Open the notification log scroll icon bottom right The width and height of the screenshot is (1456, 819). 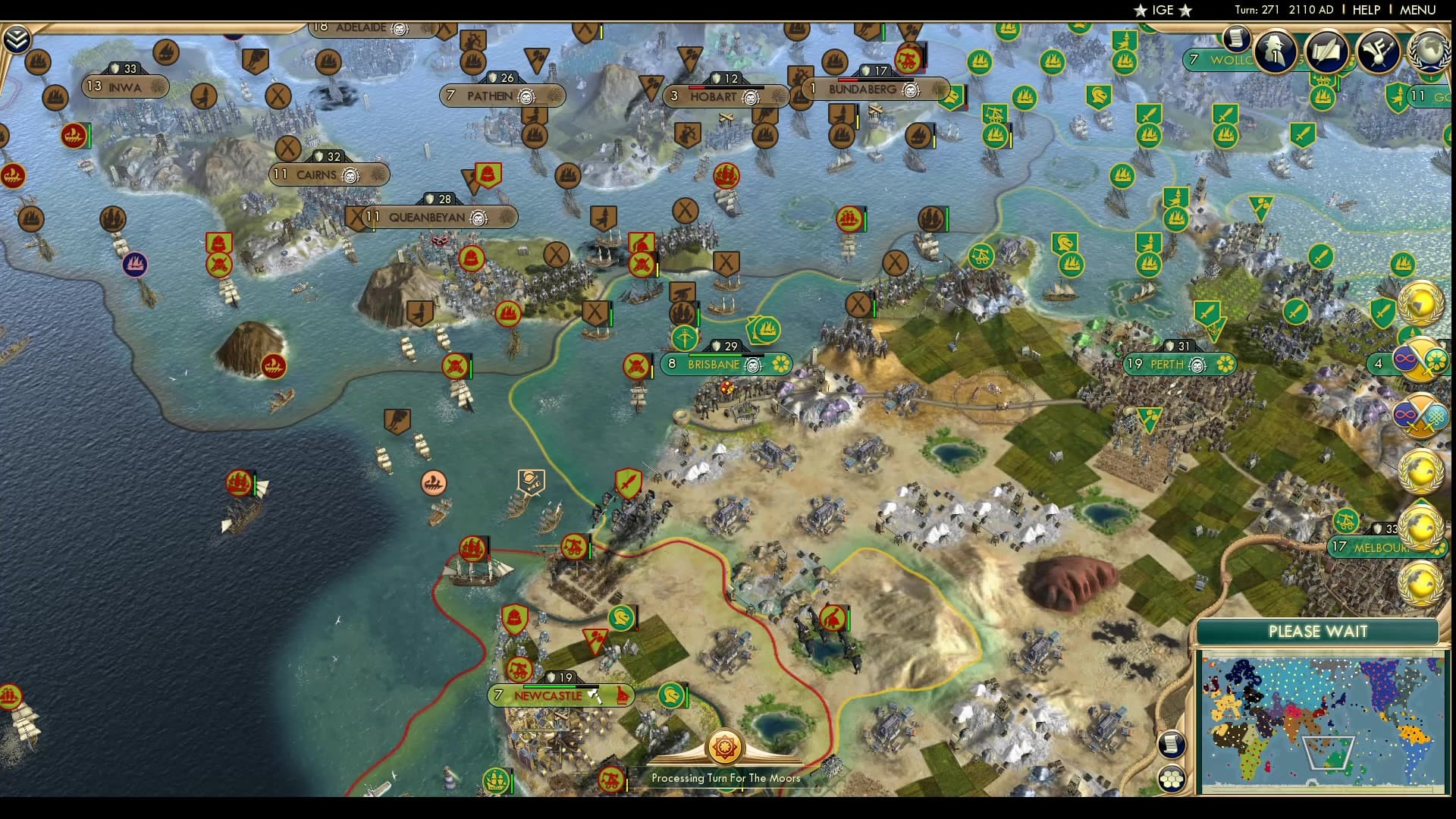click(x=1172, y=745)
